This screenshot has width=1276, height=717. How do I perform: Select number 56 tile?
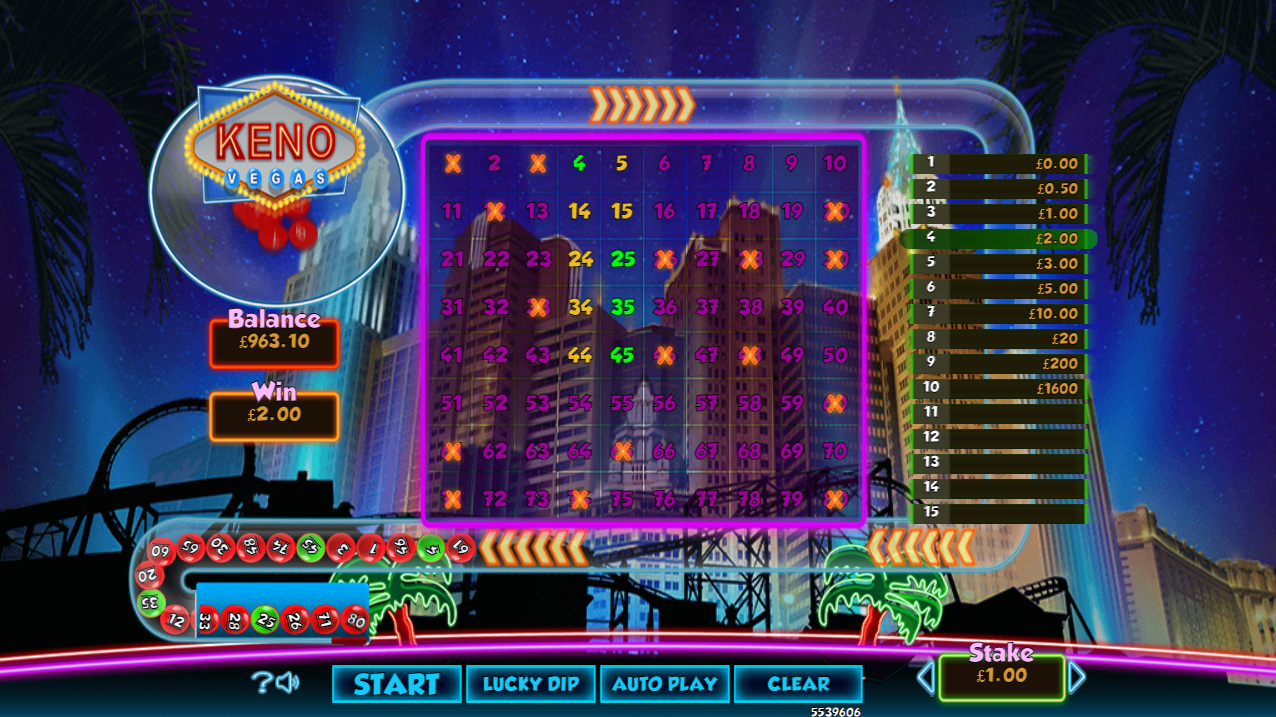pos(665,403)
